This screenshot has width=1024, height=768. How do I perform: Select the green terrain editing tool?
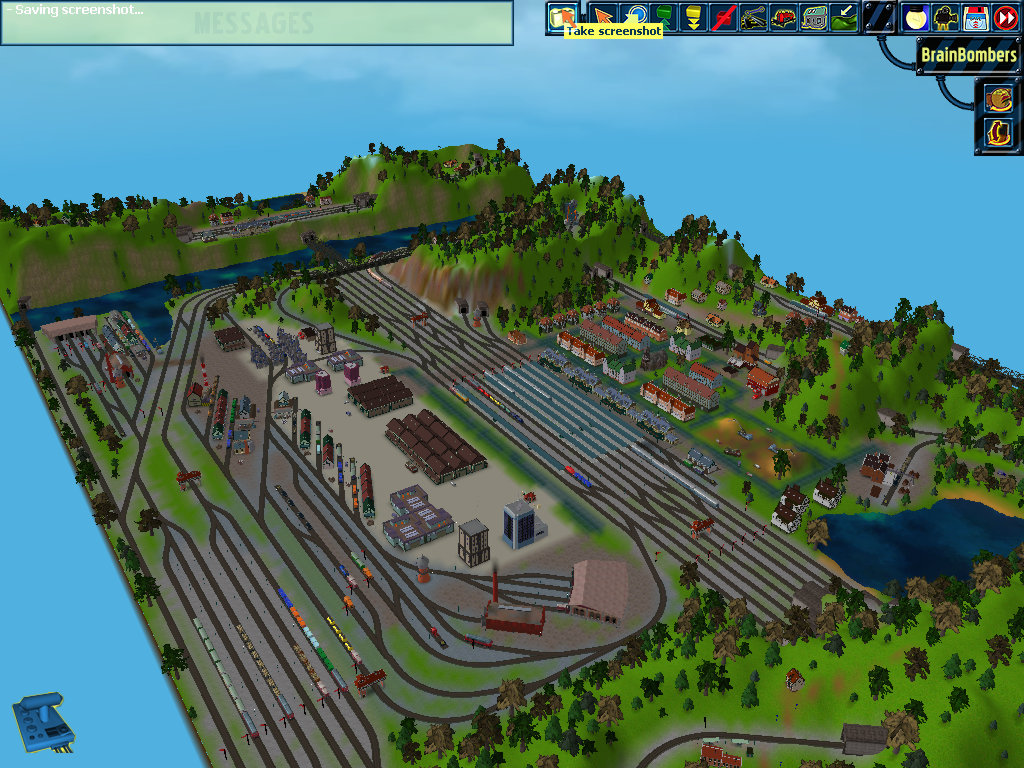click(x=845, y=17)
